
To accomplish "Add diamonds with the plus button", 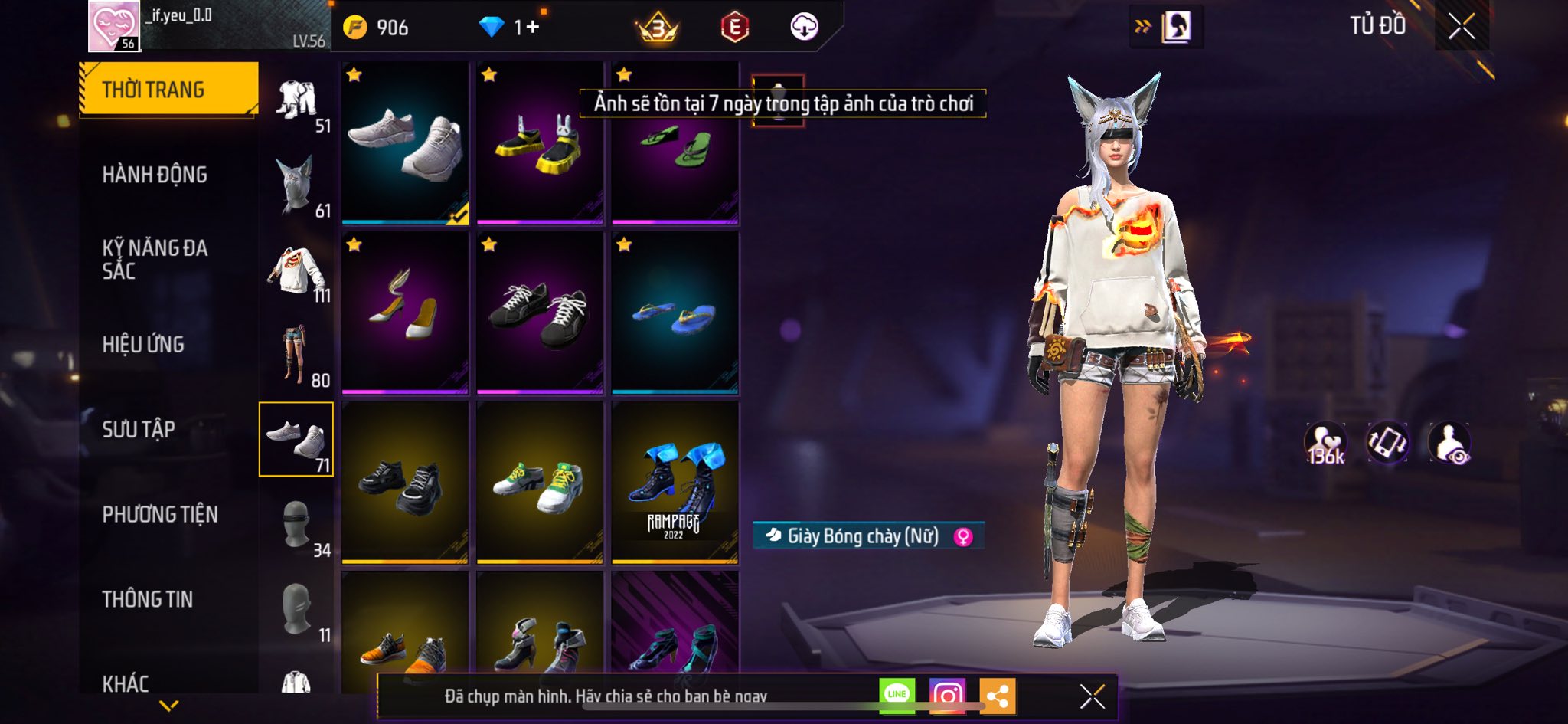I will tap(532, 28).
